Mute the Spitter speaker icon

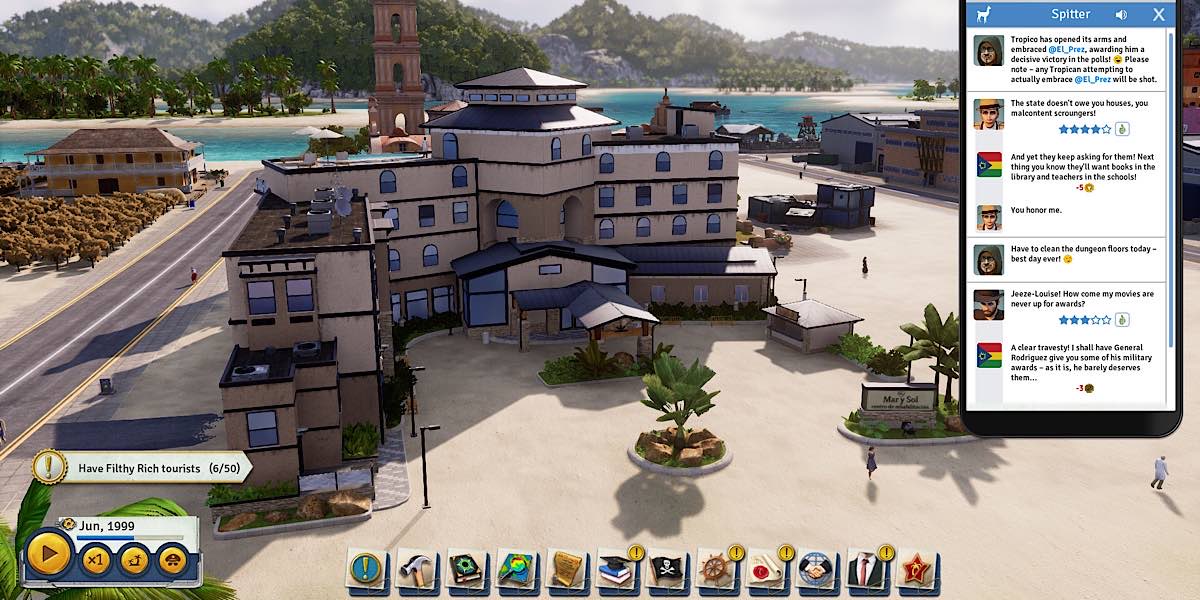1121,15
